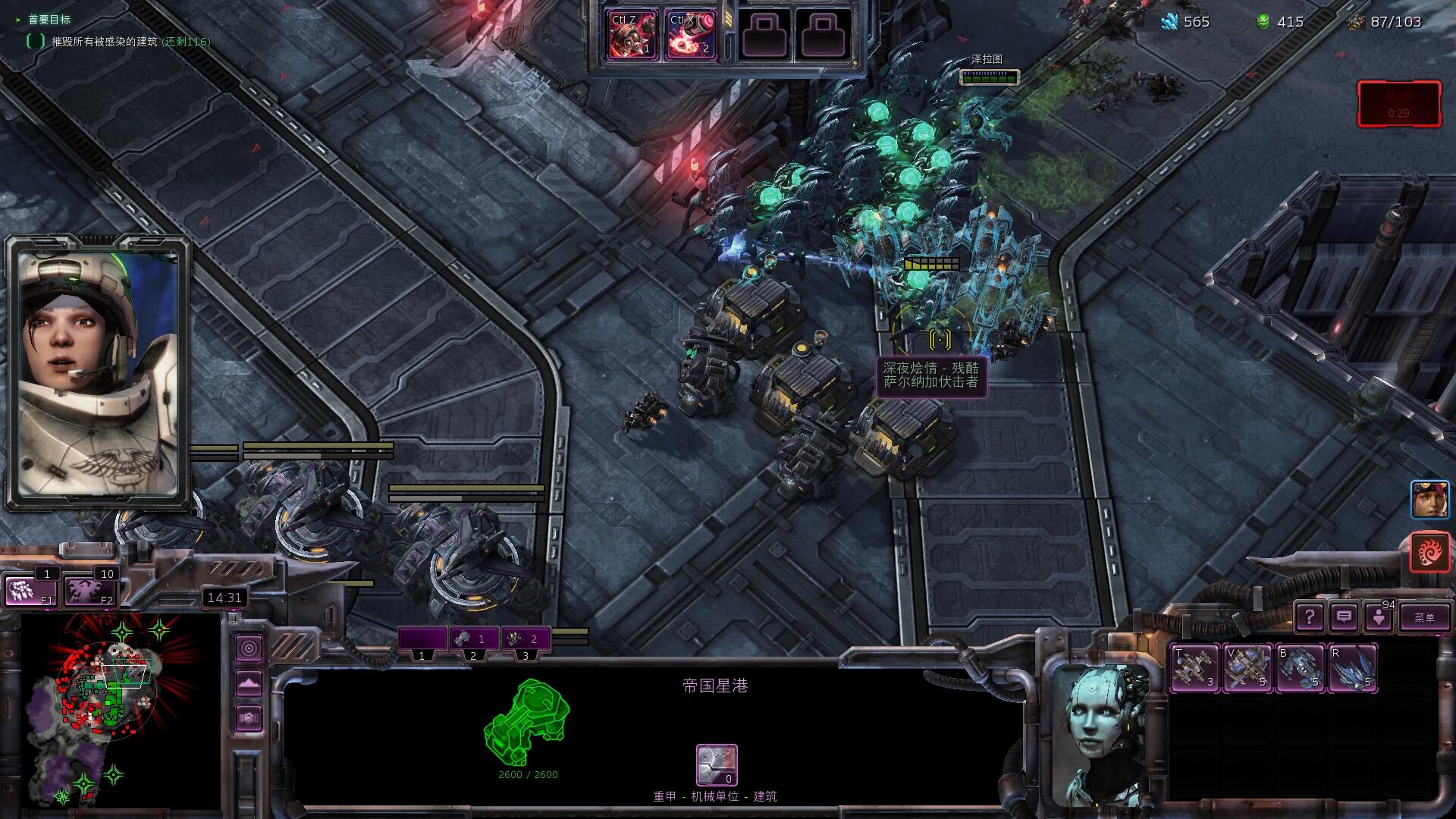Build the unit on hotkey B

click(1300, 667)
